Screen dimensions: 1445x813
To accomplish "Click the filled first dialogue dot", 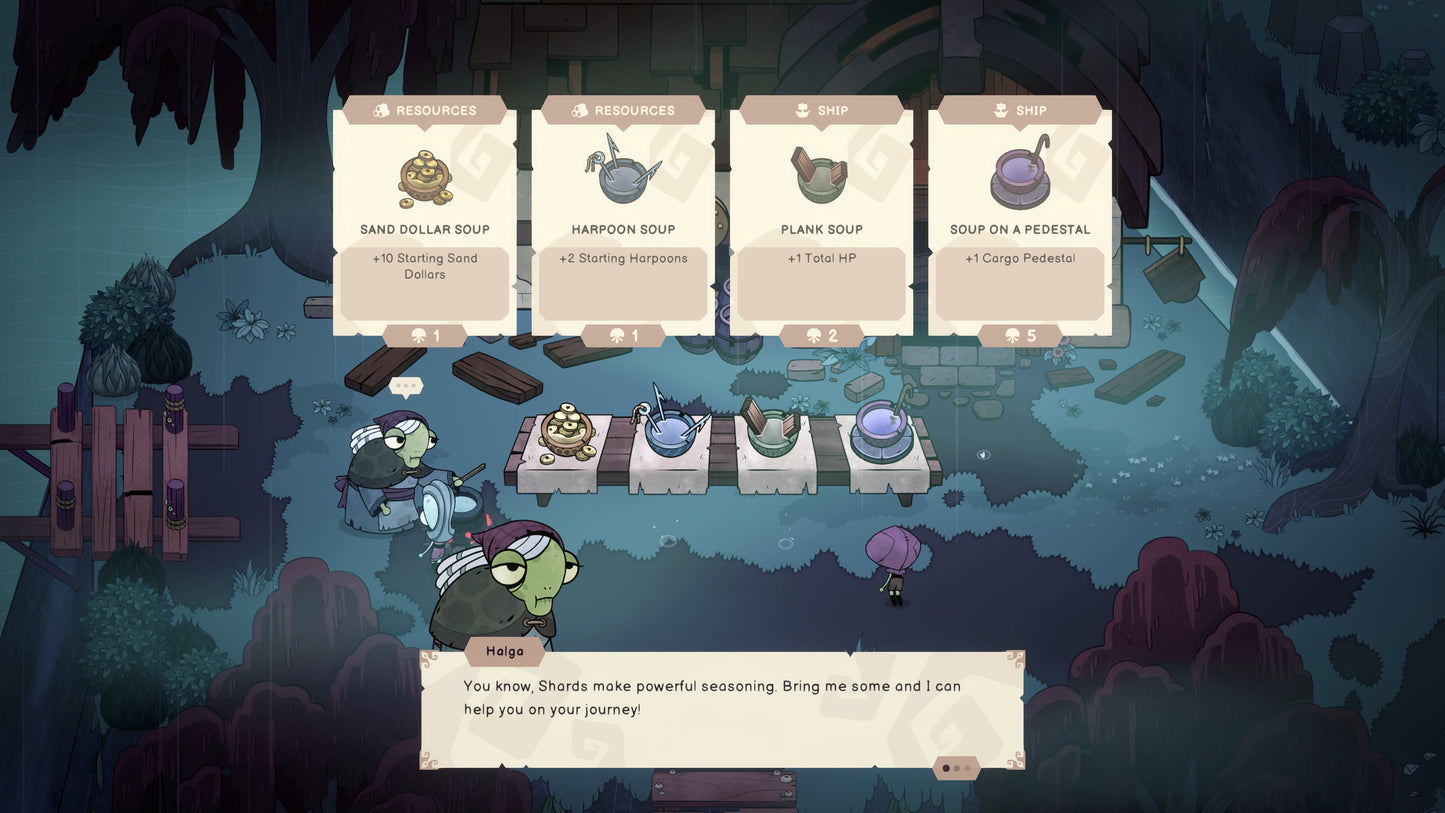I will point(946,768).
